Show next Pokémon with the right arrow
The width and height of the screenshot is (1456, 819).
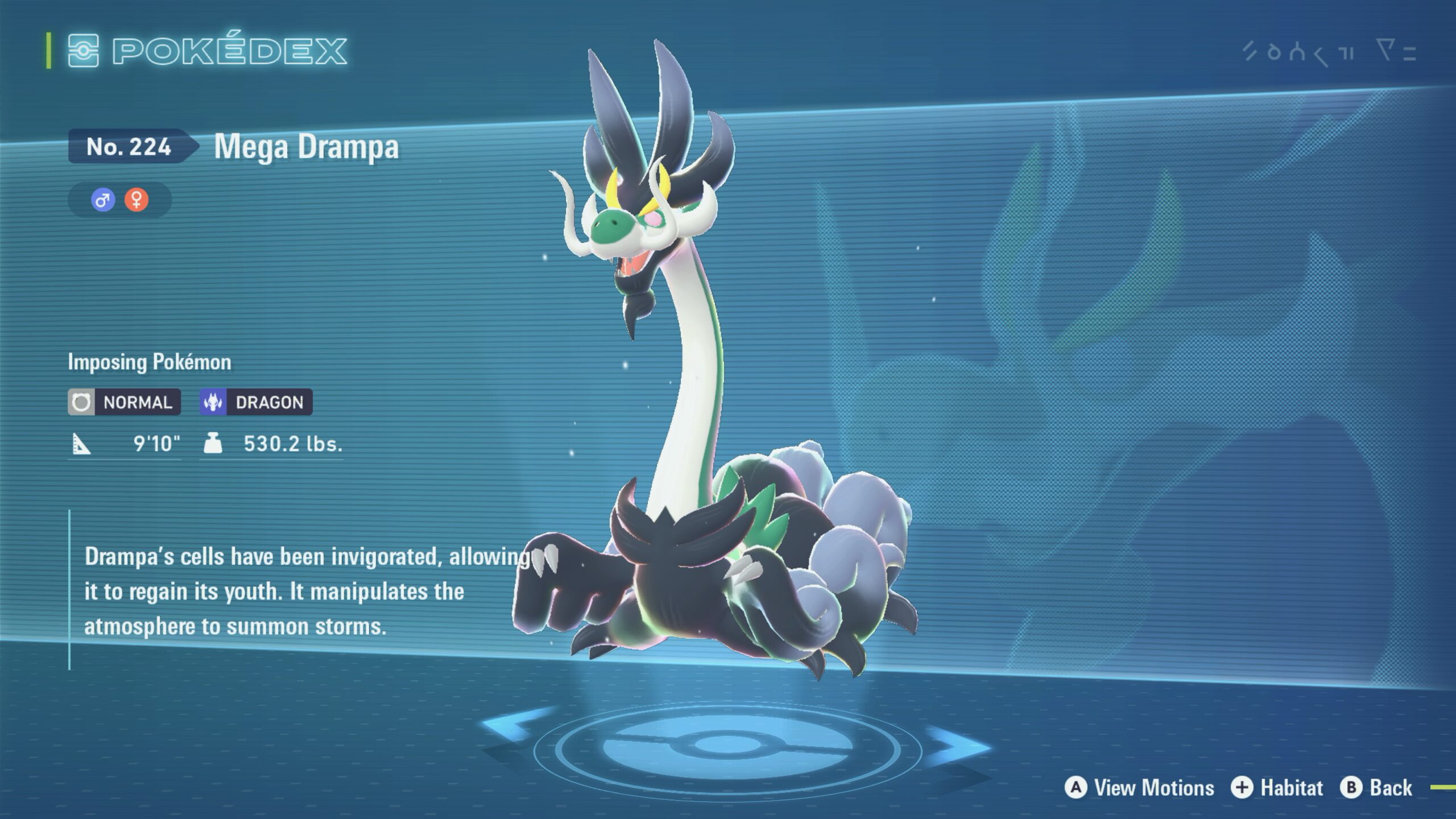pyautogui.click(x=960, y=746)
